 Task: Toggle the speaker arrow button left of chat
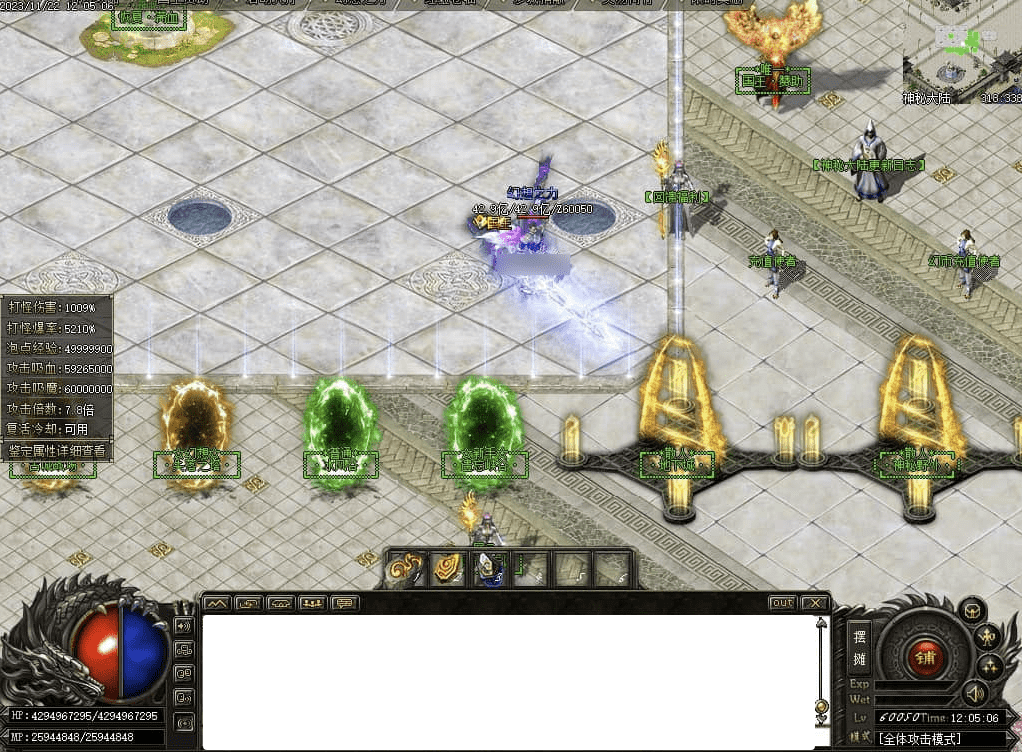click(x=183, y=626)
